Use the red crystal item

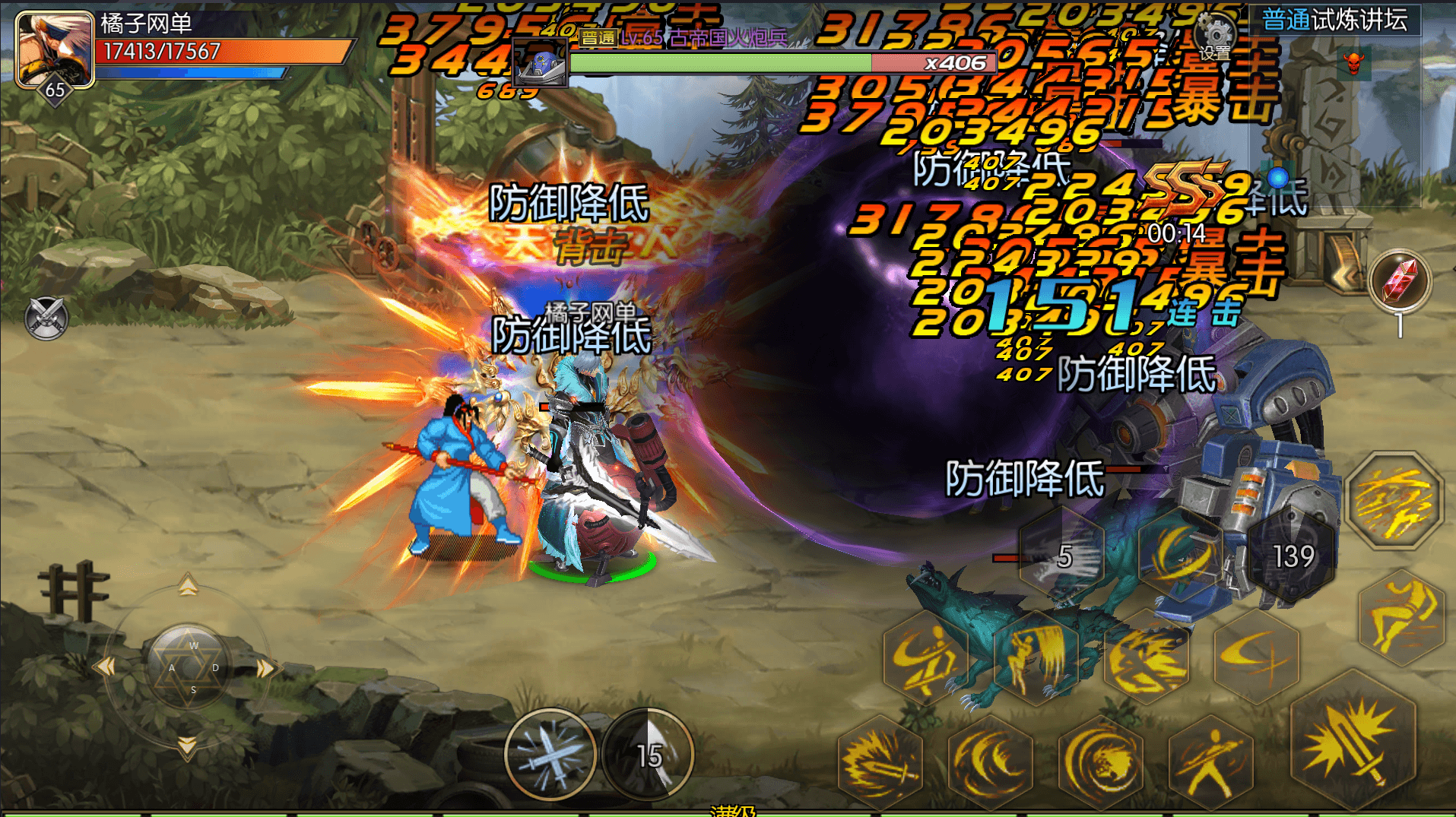pos(1400,281)
